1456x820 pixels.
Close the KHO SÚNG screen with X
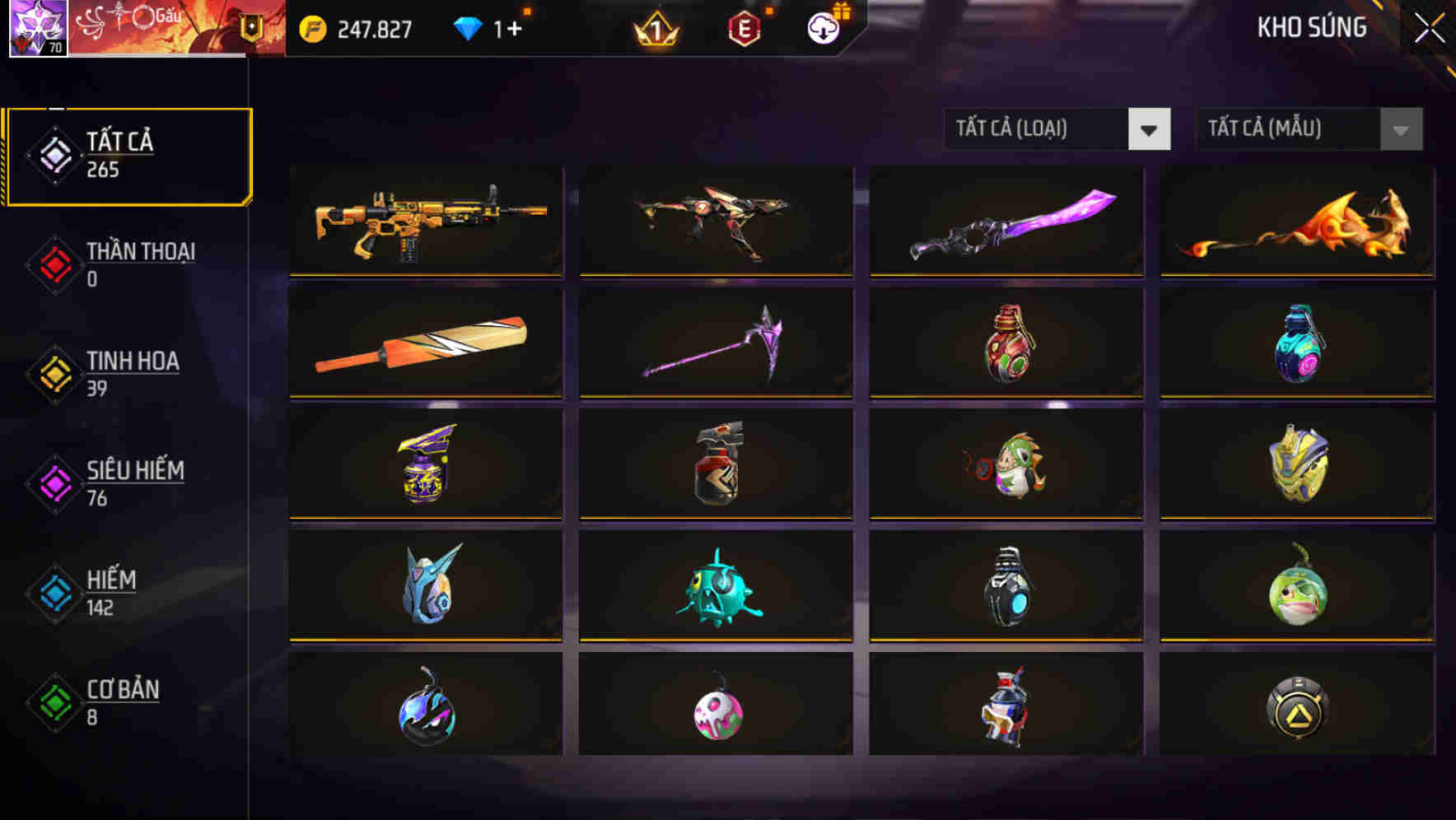[1430, 26]
